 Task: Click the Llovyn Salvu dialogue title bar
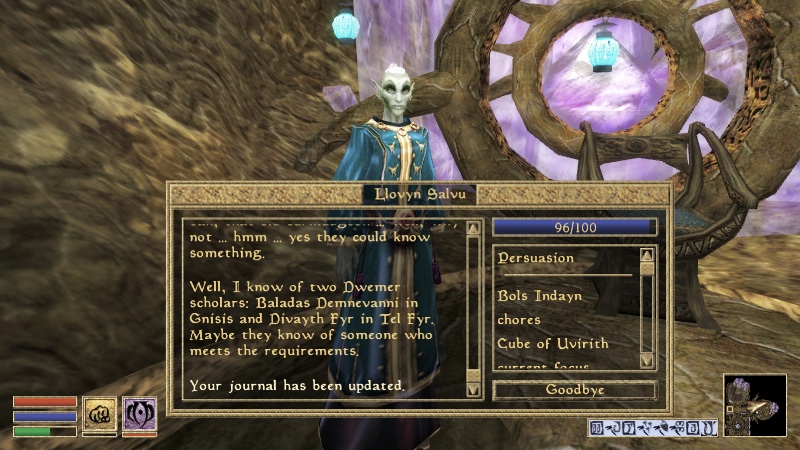(x=419, y=194)
